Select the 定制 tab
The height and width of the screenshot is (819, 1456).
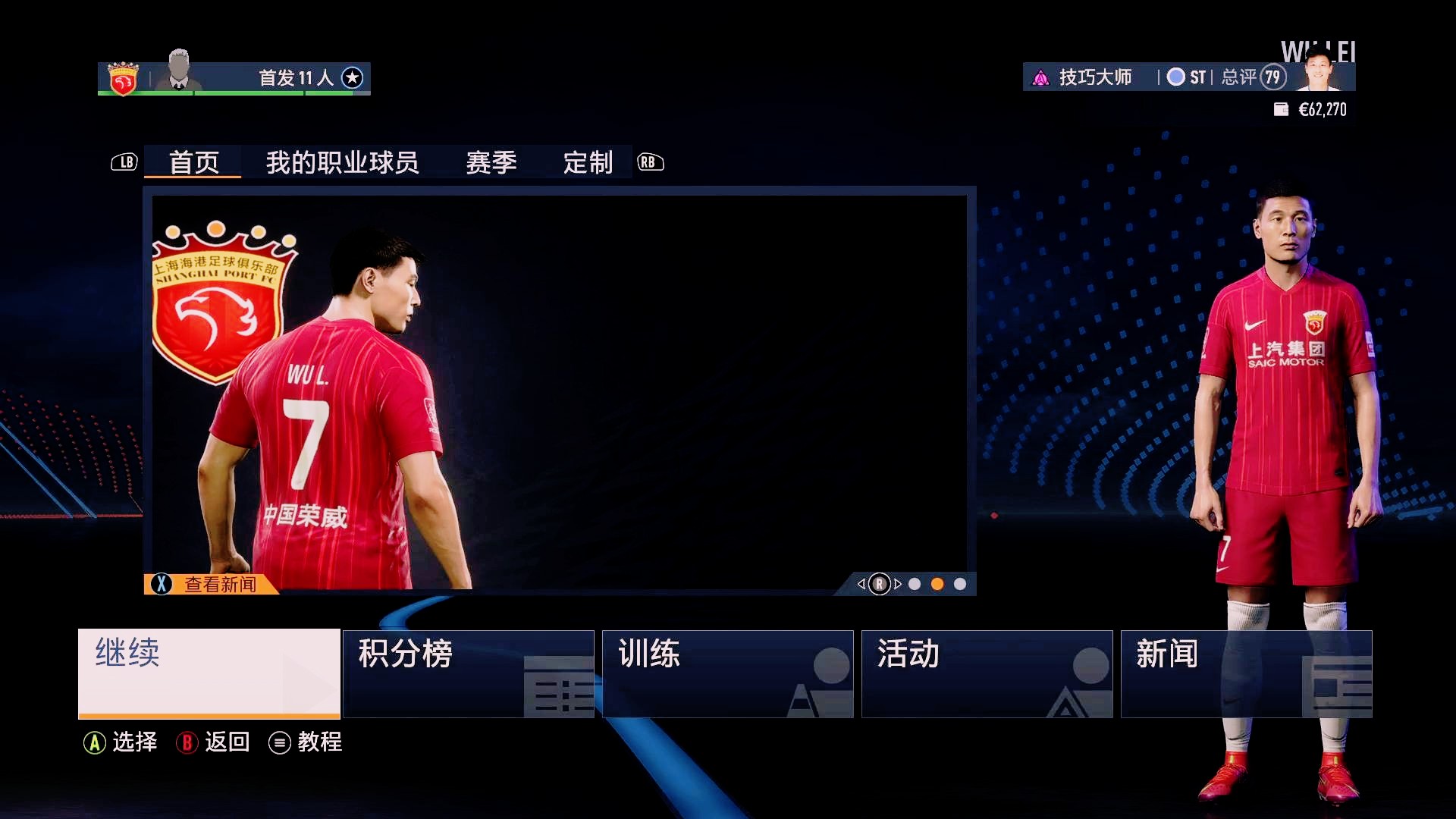pos(587,163)
